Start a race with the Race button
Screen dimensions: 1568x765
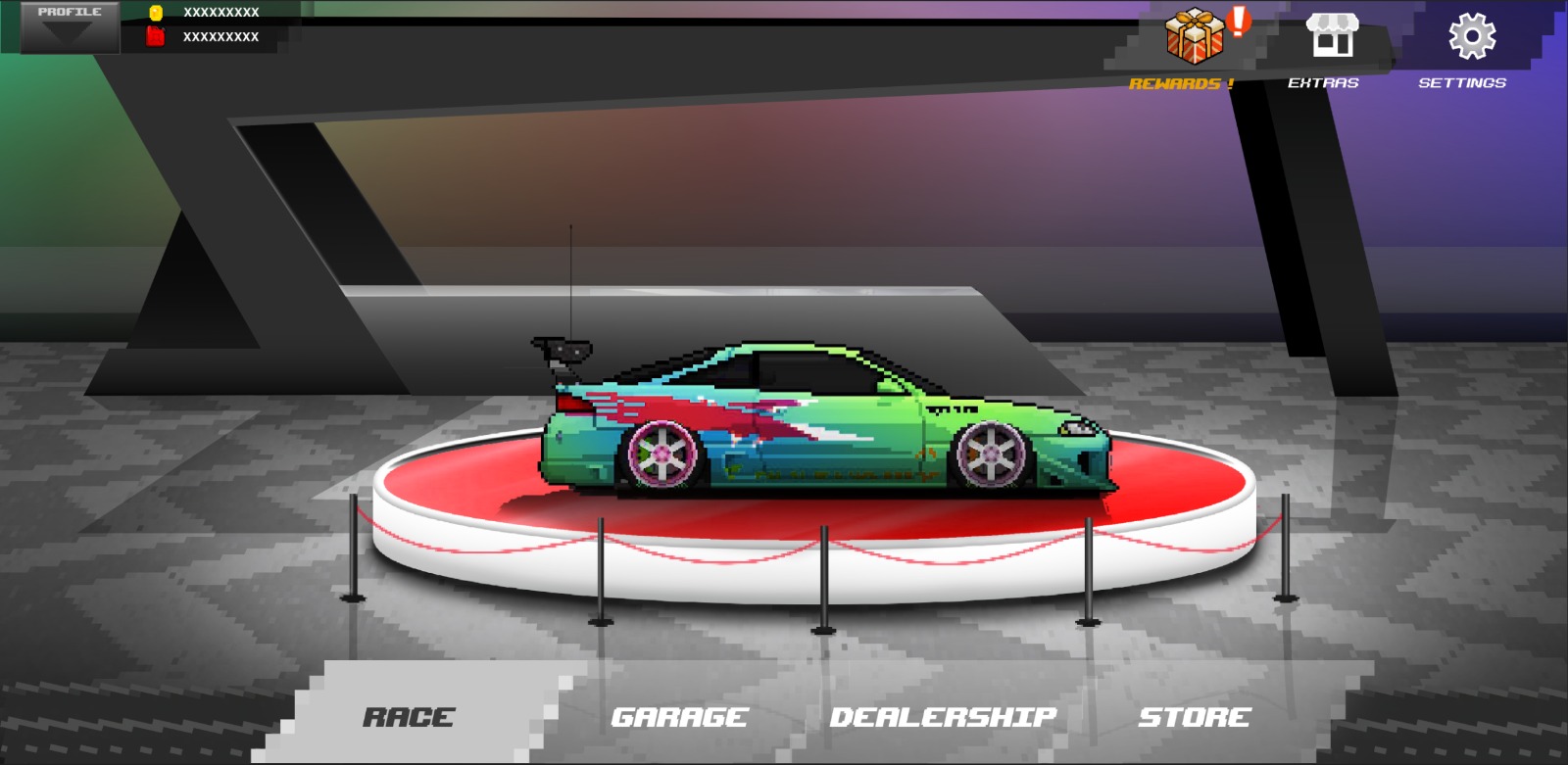pos(409,717)
